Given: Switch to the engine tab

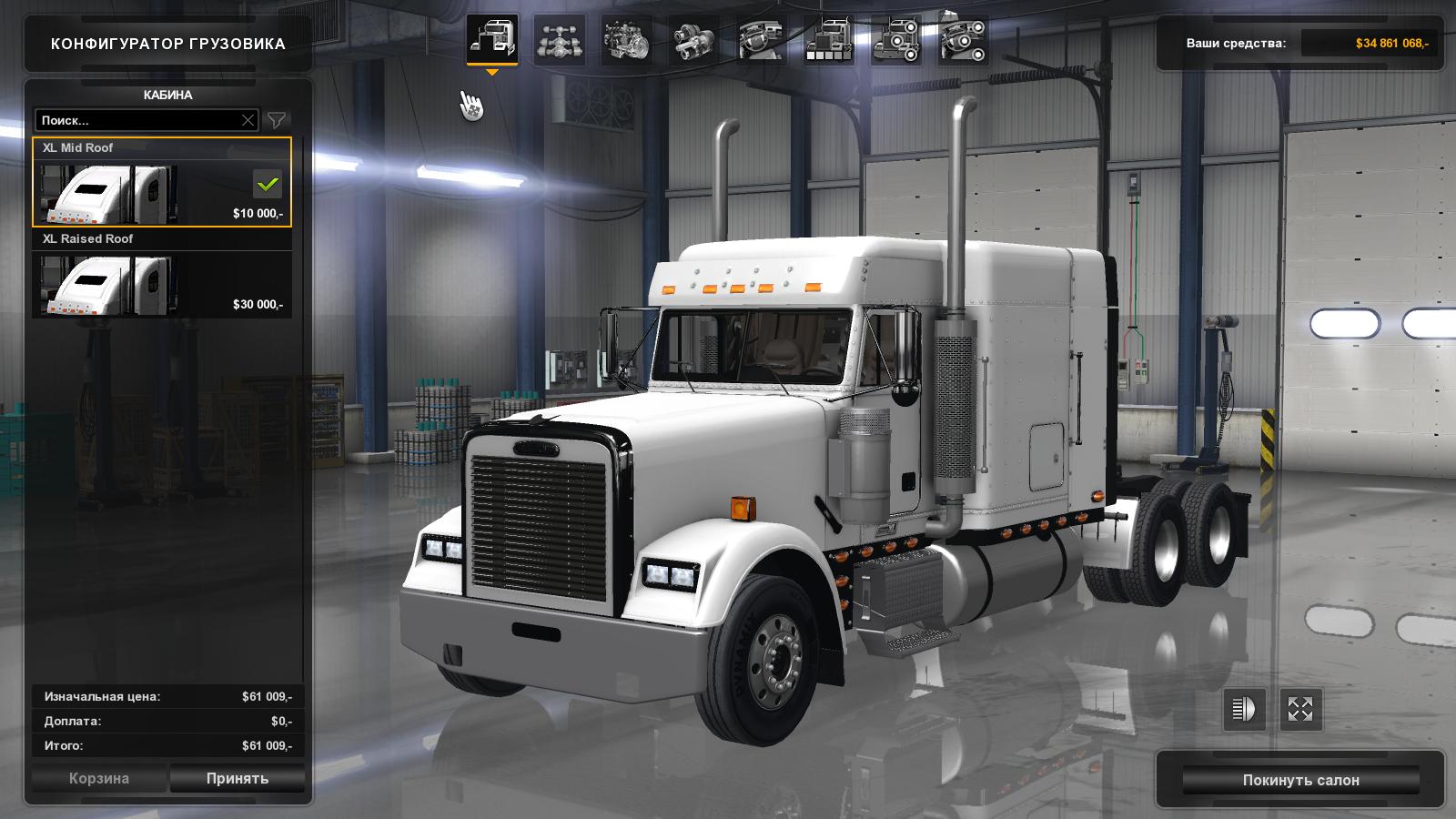Looking at the screenshot, I should [x=627, y=40].
